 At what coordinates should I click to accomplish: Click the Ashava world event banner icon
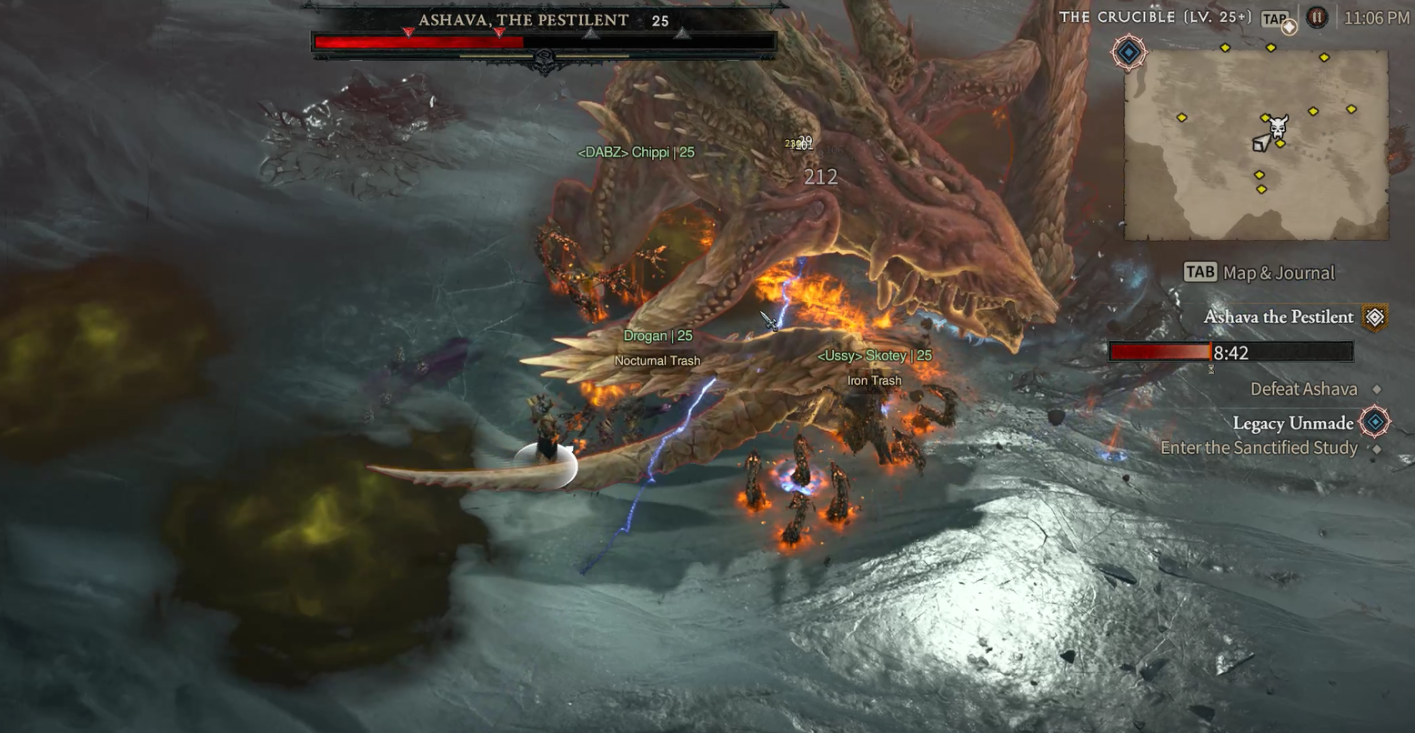click(x=1375, y=318)
